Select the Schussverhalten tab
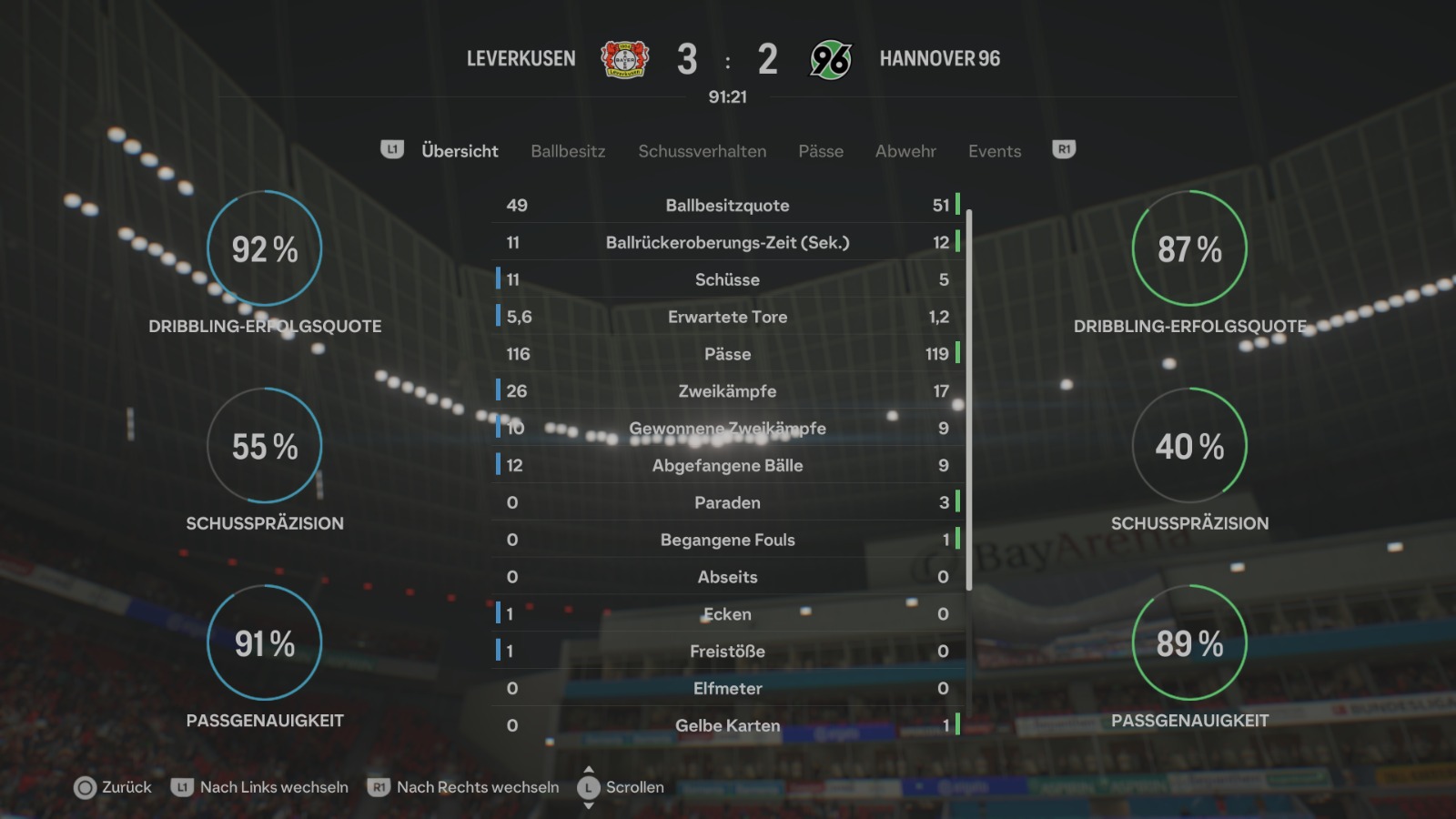This screenshot has height=819, width=1456. (702, 151)
